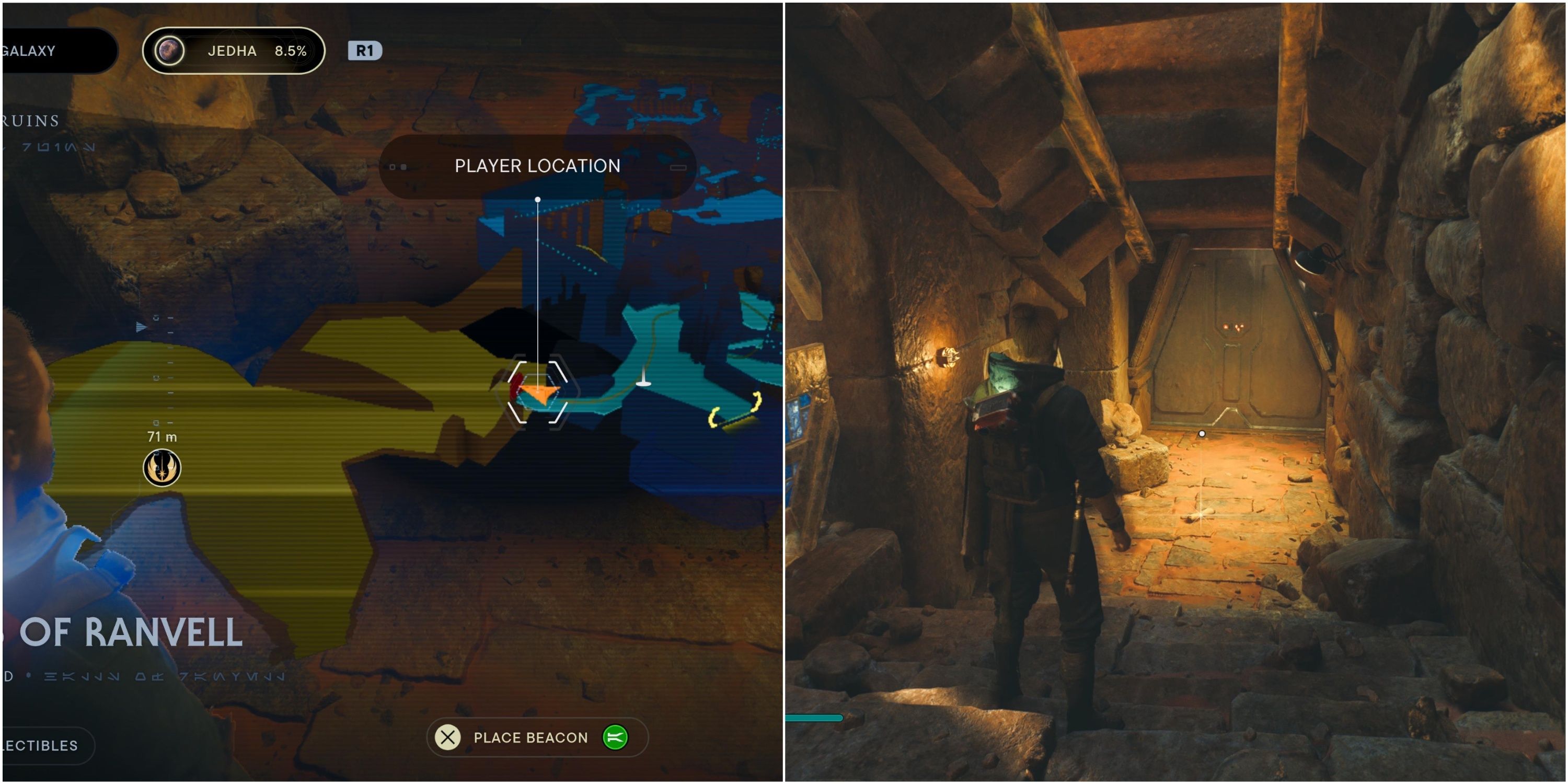Click the Player Location label
The height and width of the screenshot is (784, 1568).
tap(537, 166)
